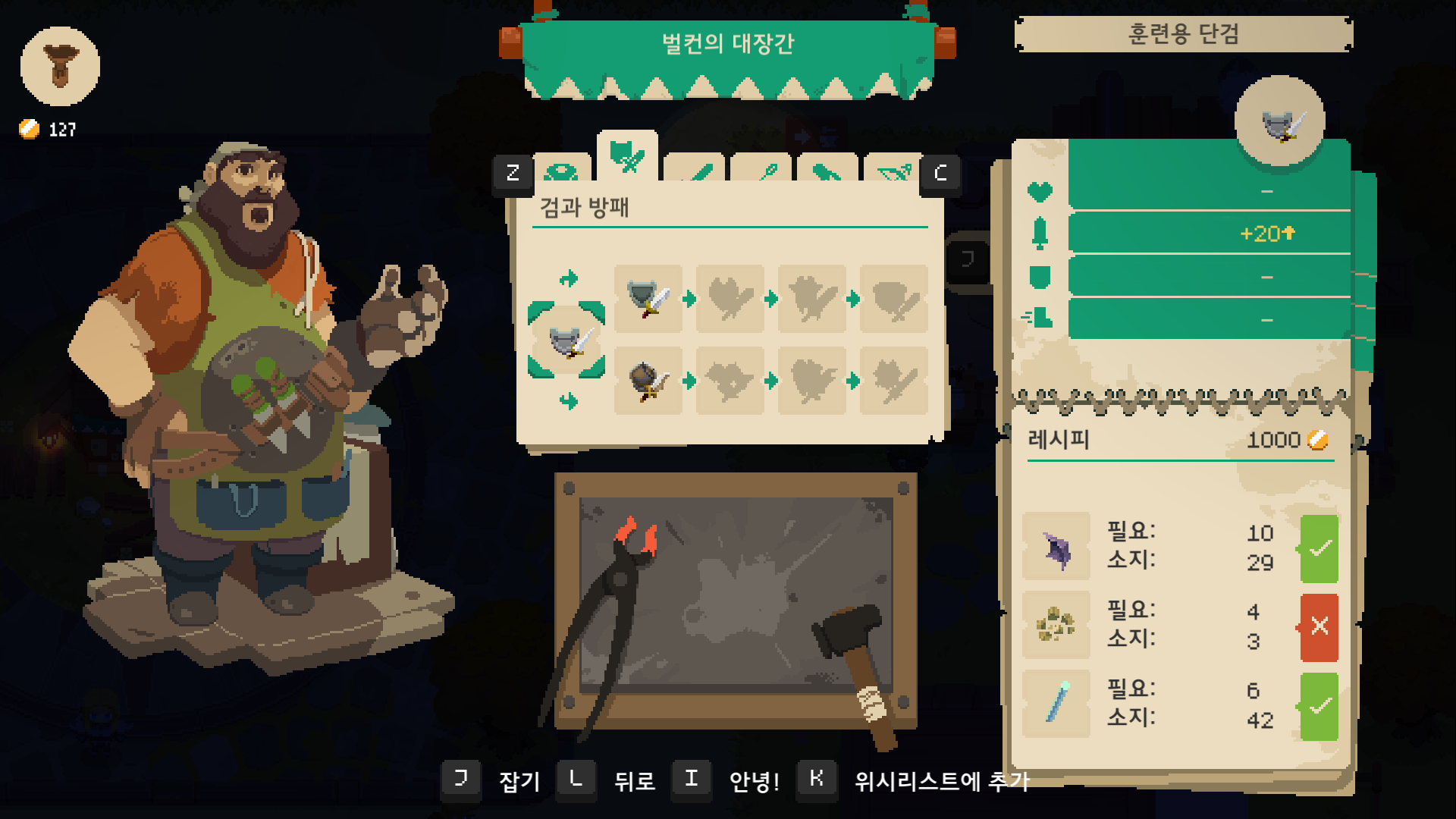Select the highlighted training sword and shield slot
The image size is (1456, 819).
pyautogui.click(x=566, y=340)
